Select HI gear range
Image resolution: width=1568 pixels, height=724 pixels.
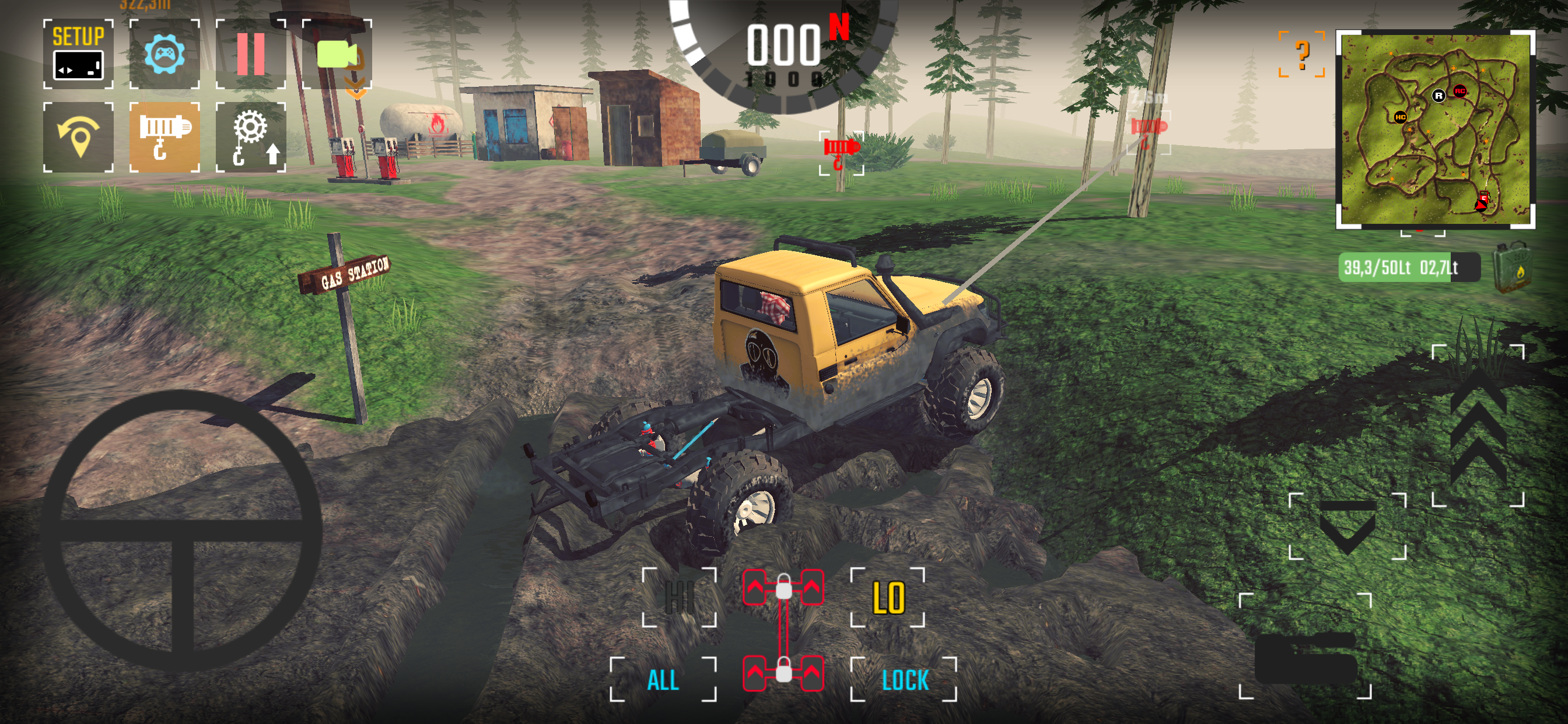[680, 598]
